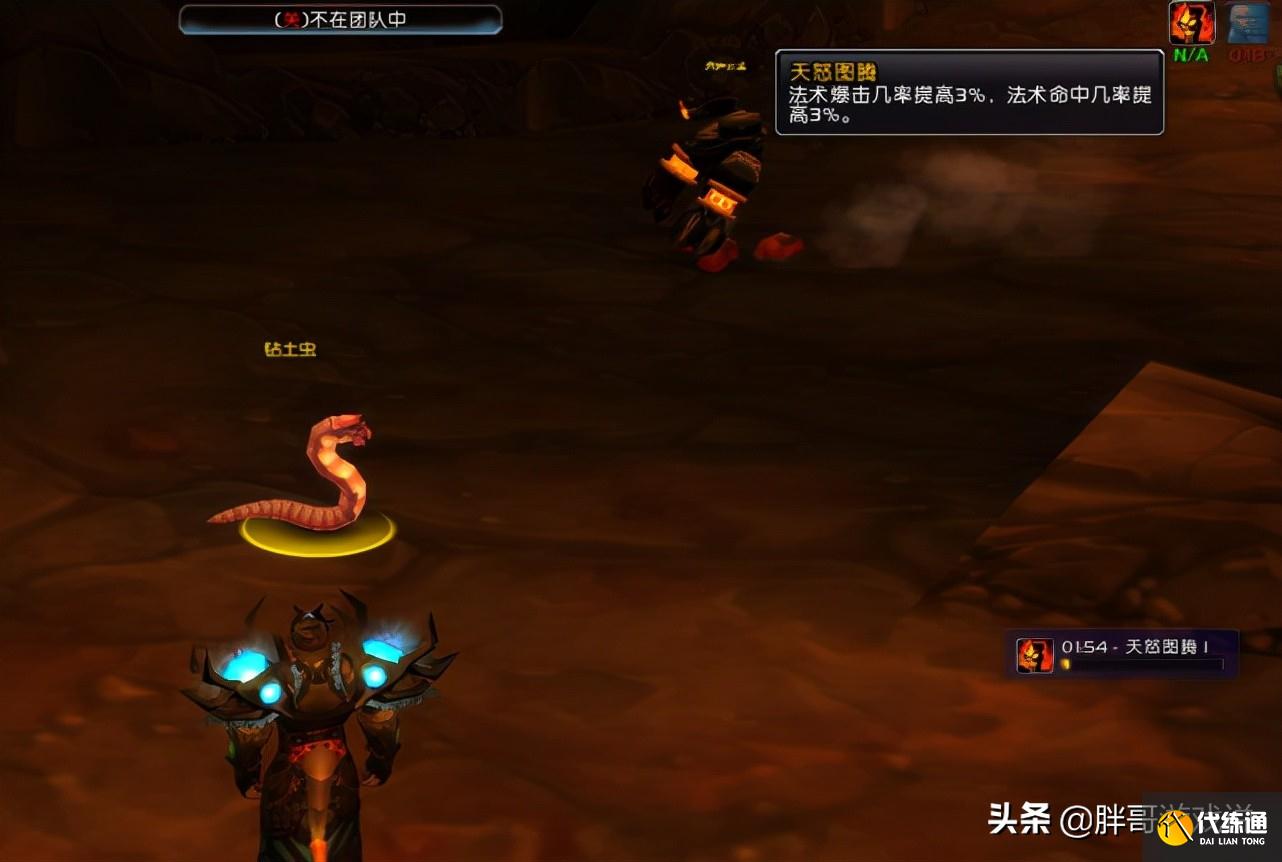This screenshot has width=1282, height=862.
Task: Click the player character model at the bottom
Action: pyautogui.click(x=315, y=740)
